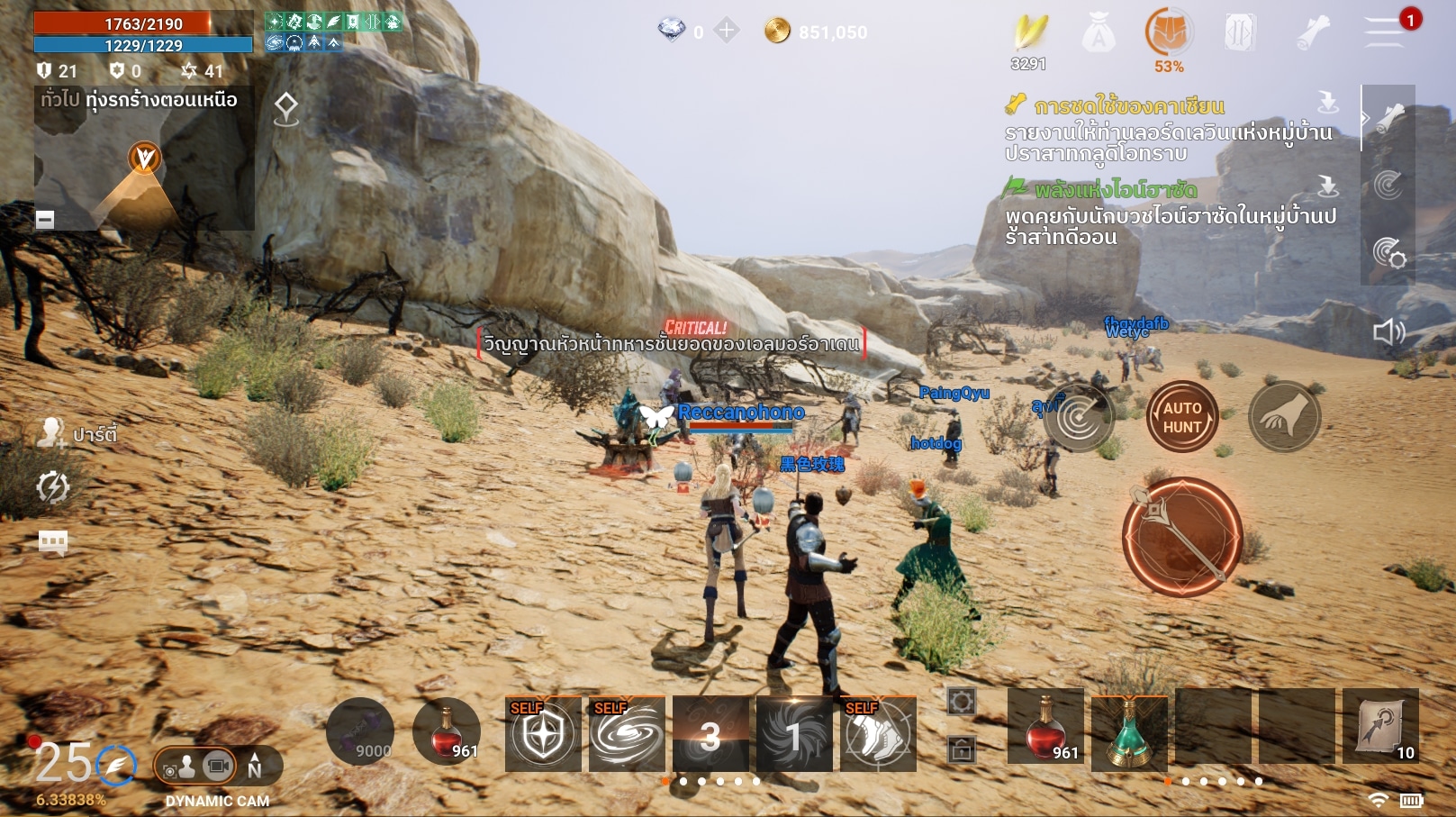1456x817 pixels.
Task: Tap the target scan radar button
Action: click(1080, 417)
